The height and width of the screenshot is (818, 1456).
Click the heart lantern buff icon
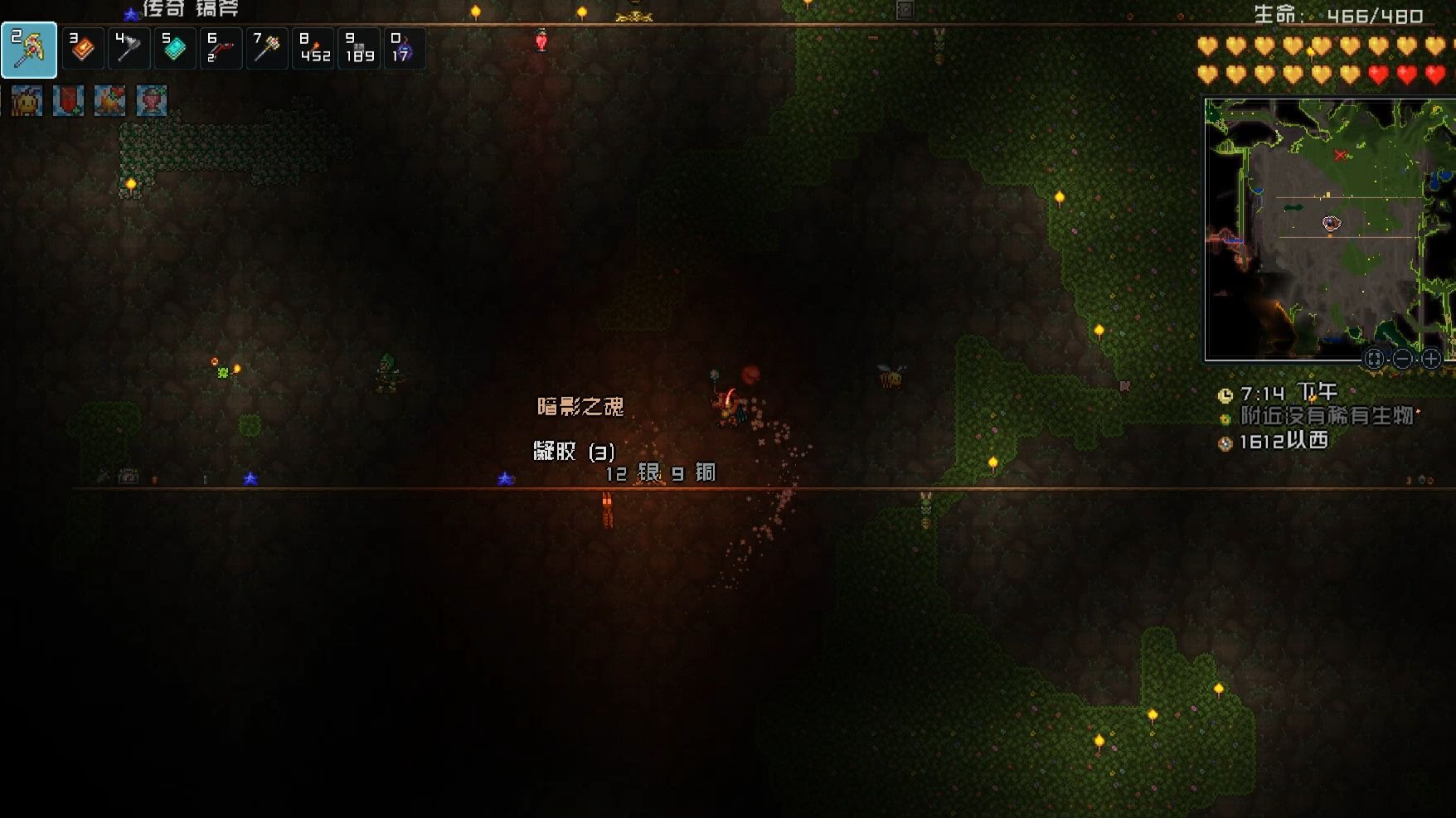(x=151, y=101)
